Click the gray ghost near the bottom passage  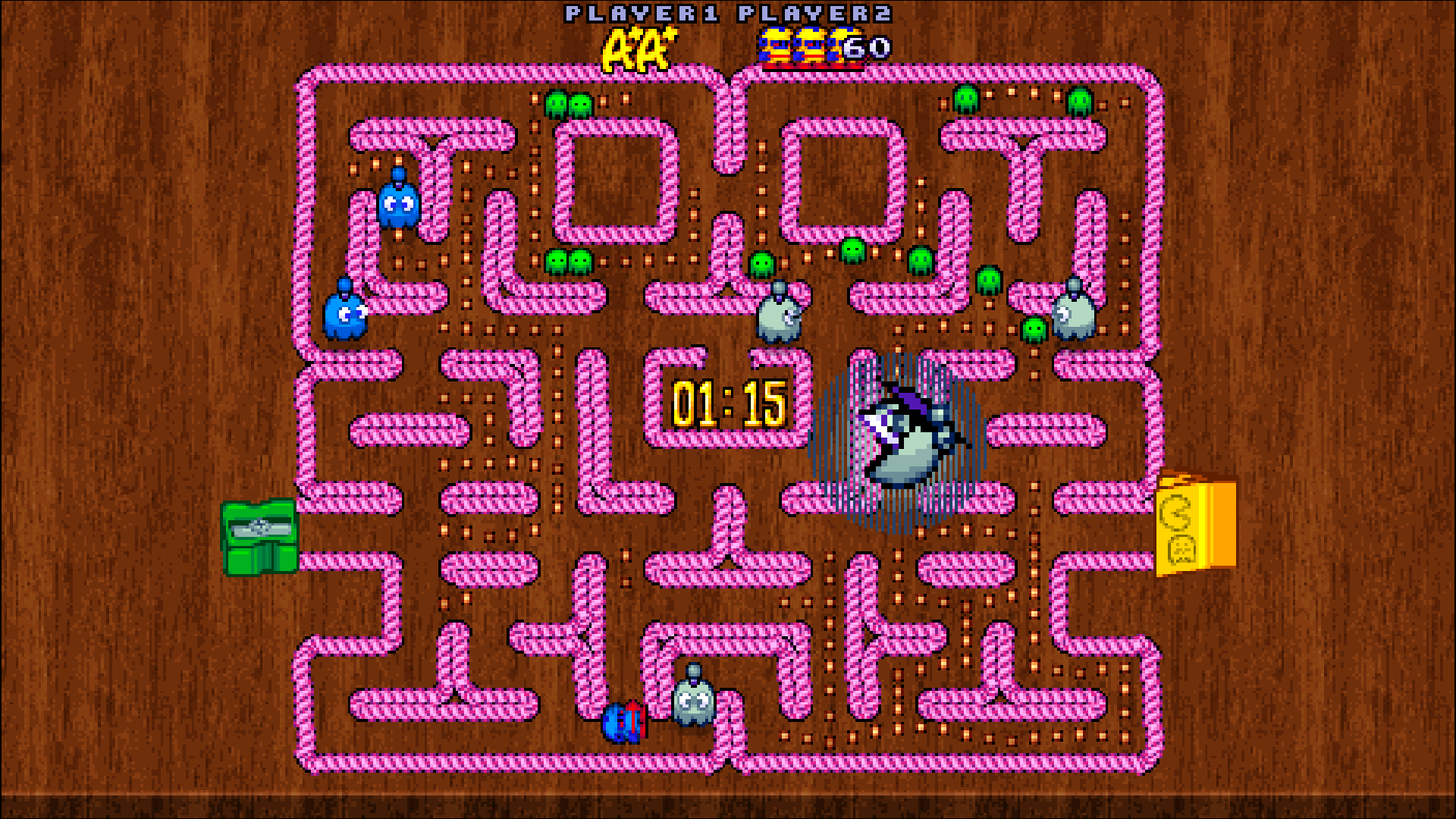pos(694,701)
